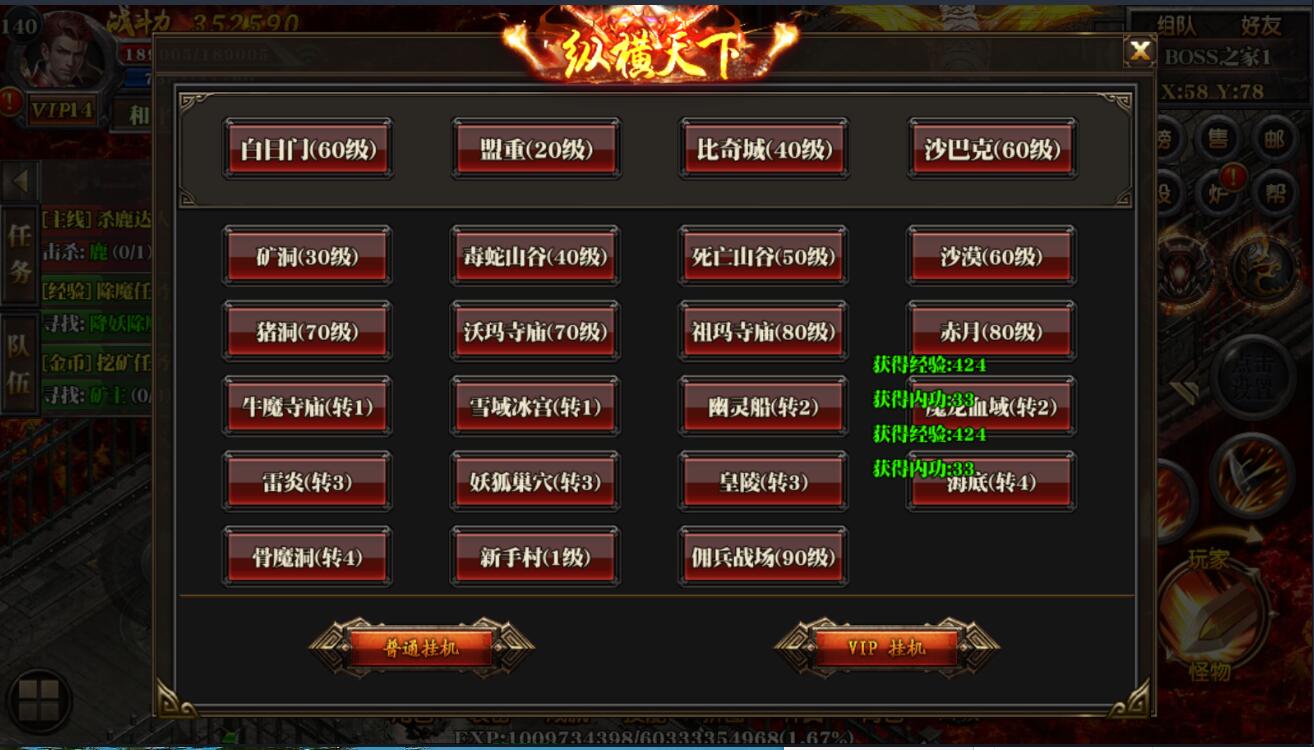
Task: Enter 雪域冰宫(转1)
Action: tap(535, 407)
